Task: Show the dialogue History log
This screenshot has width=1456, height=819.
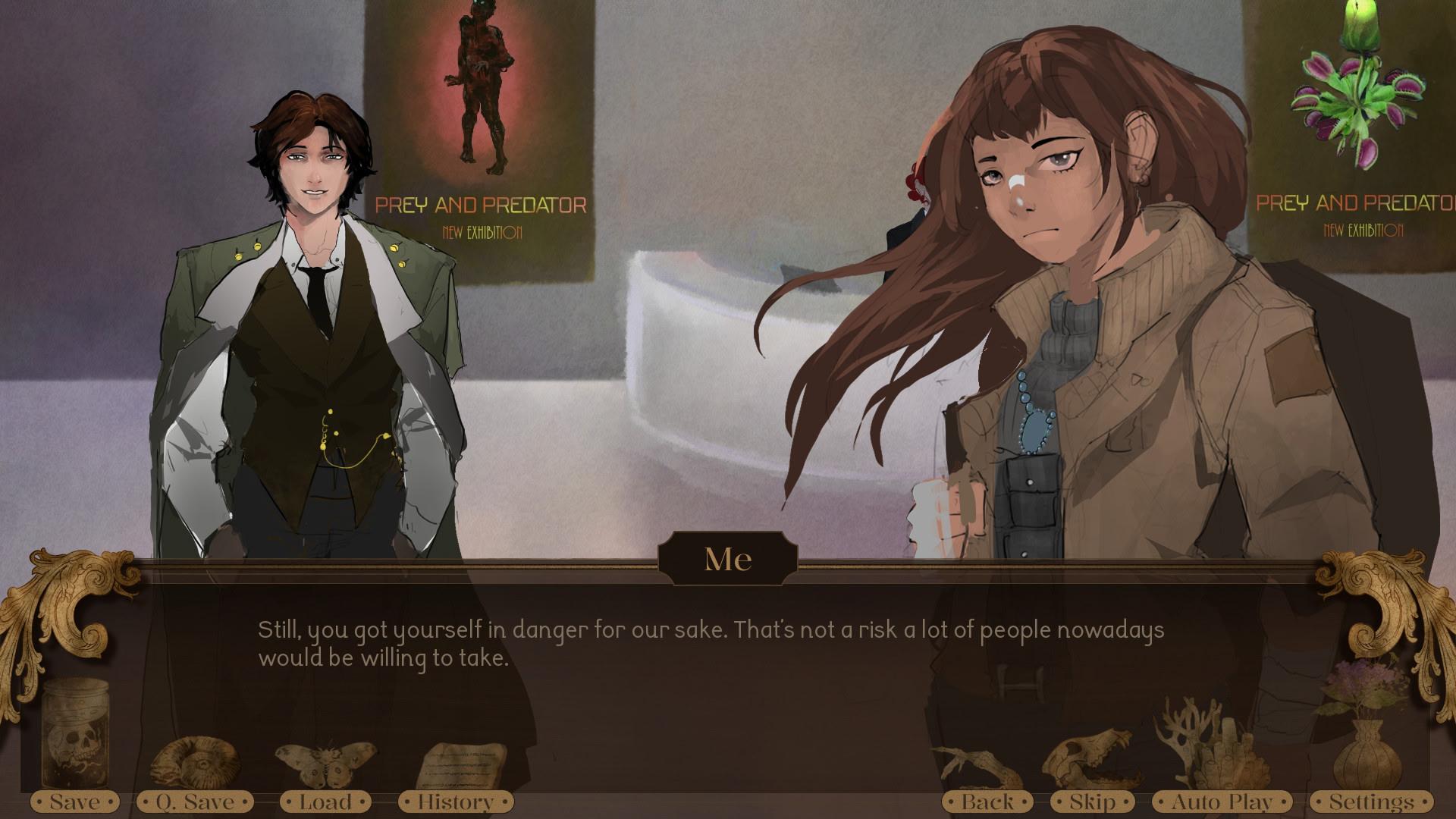Action: pyautogui.click(x=455, y=802)
